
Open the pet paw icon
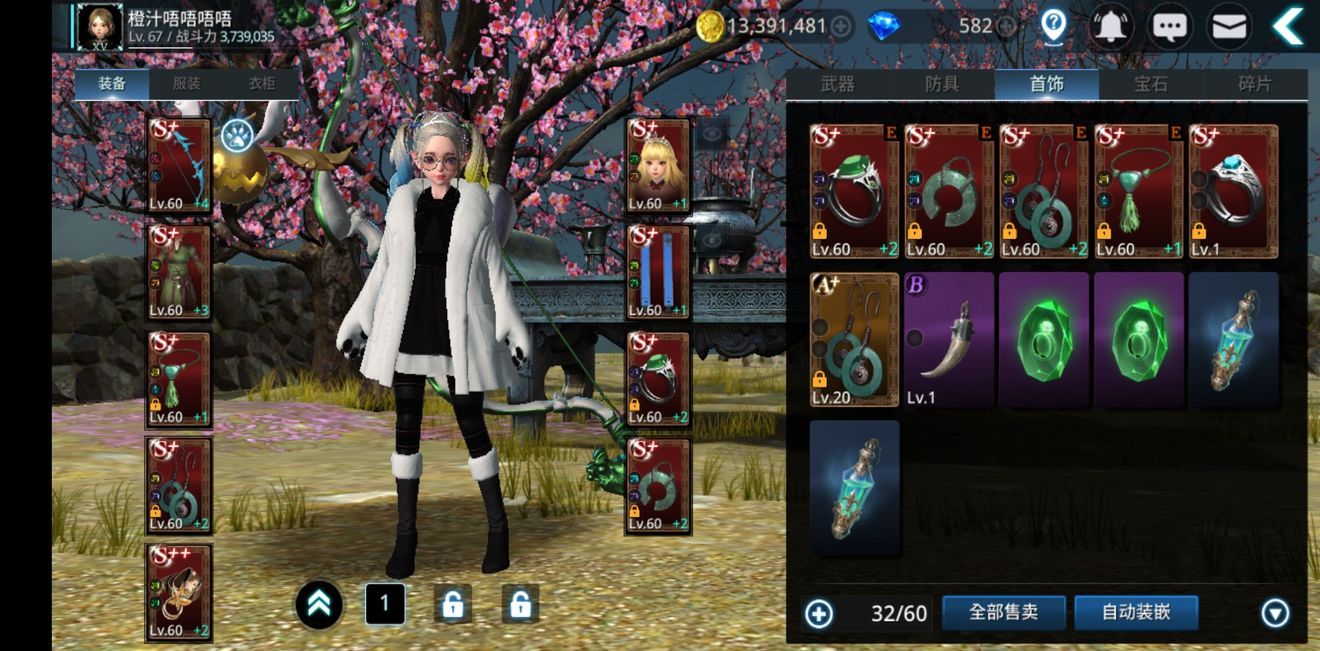point(238,133)
